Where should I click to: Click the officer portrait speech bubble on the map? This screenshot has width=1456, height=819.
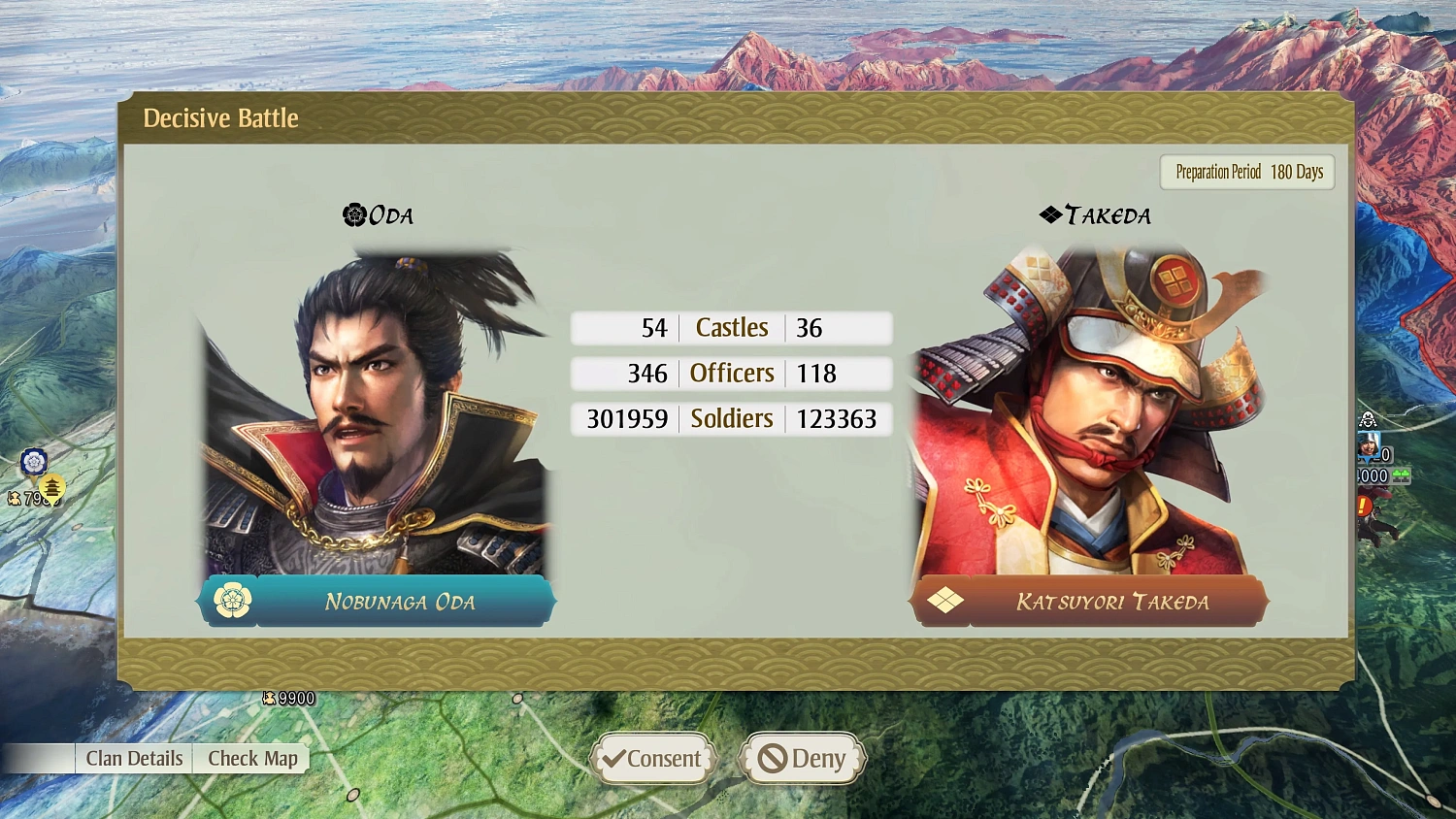(x=1369, y=444)
